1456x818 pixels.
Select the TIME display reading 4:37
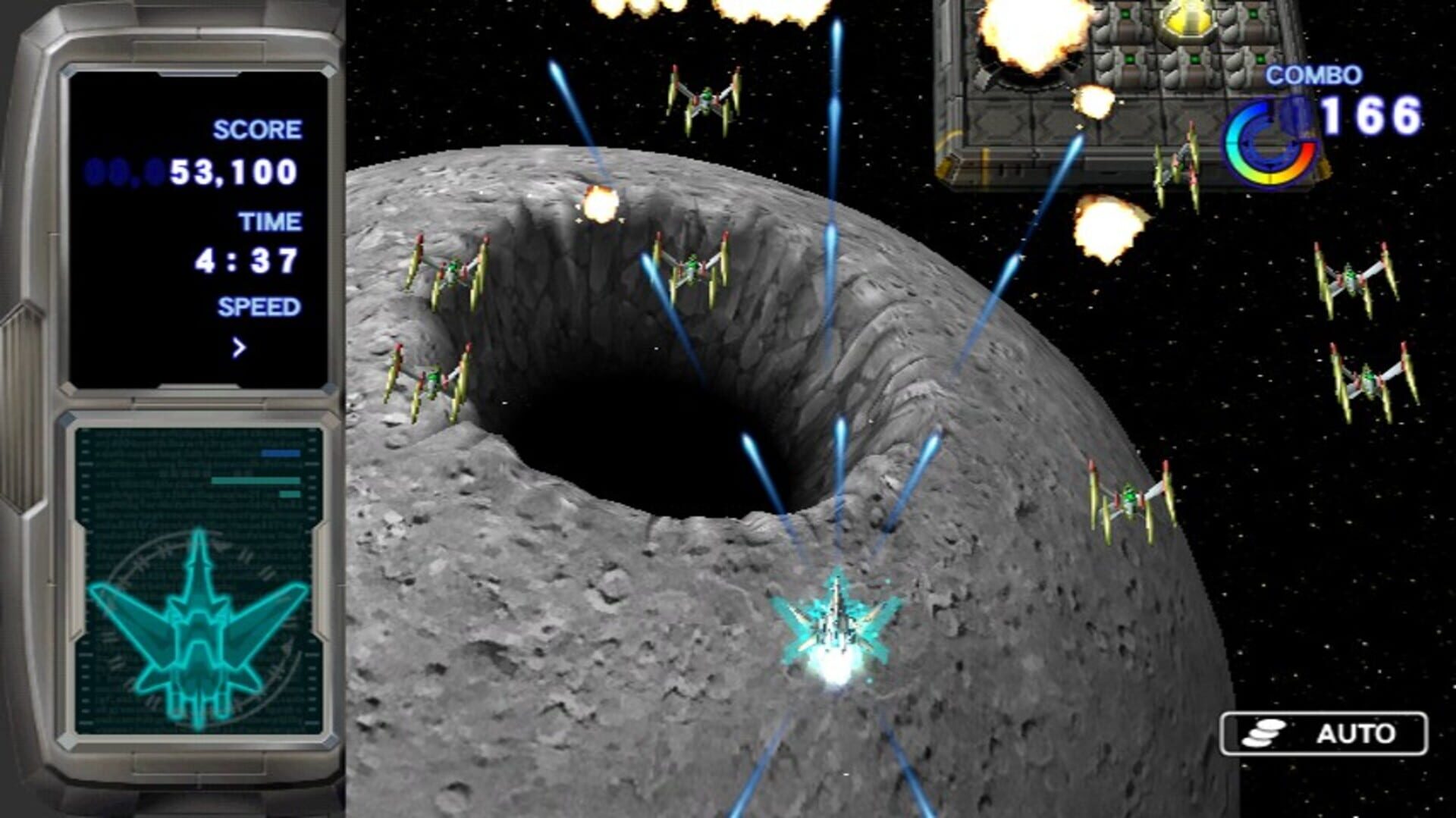tap(244, 260)
